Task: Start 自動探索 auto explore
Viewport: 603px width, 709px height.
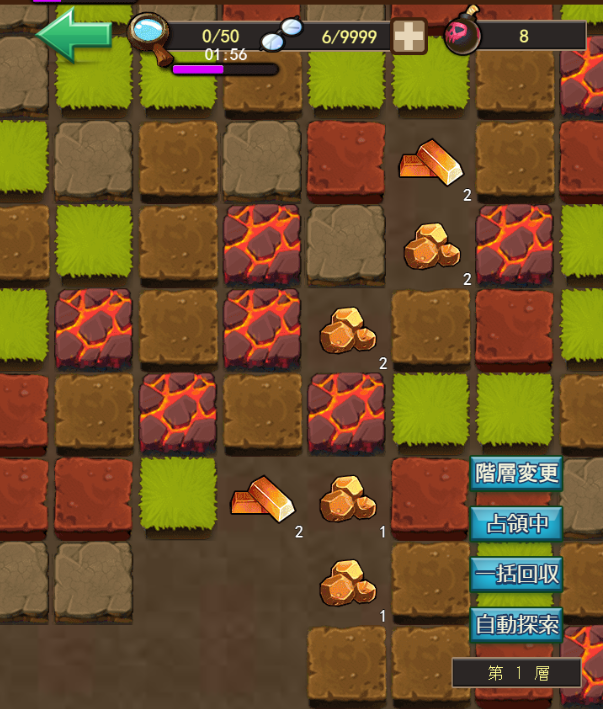Action: click(517, 625)
